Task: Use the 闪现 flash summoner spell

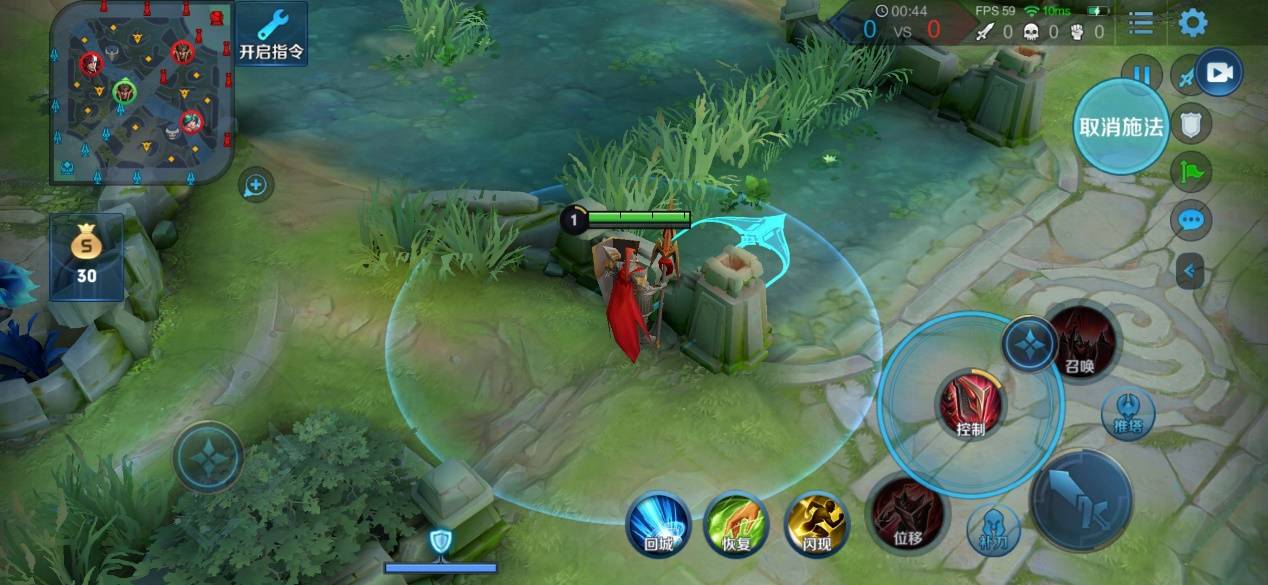Action: click(817, 524)
